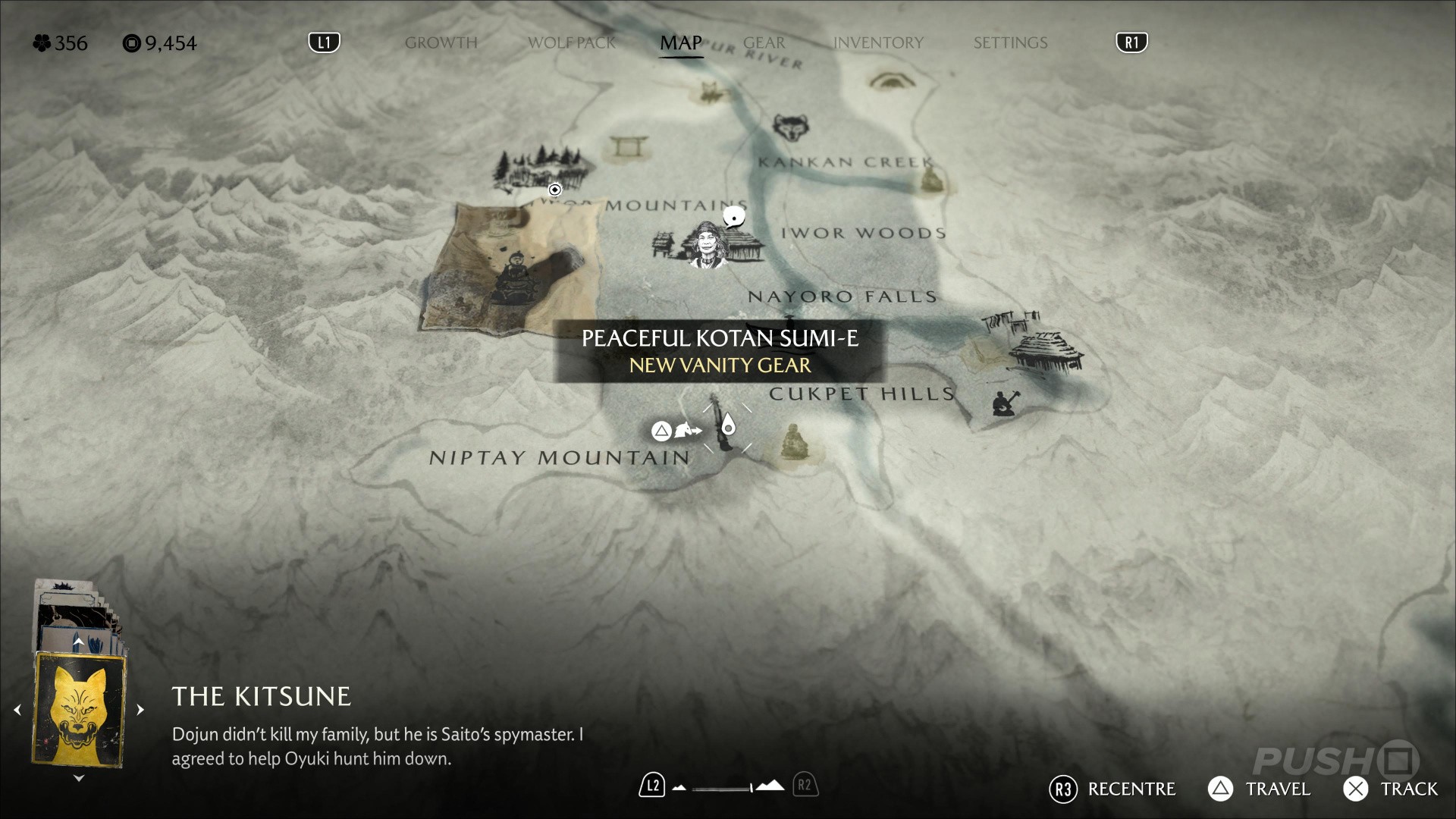The image size is (1456, 819).
Task: Show the previous quest card with left arrow
Action: pos(17,710)
